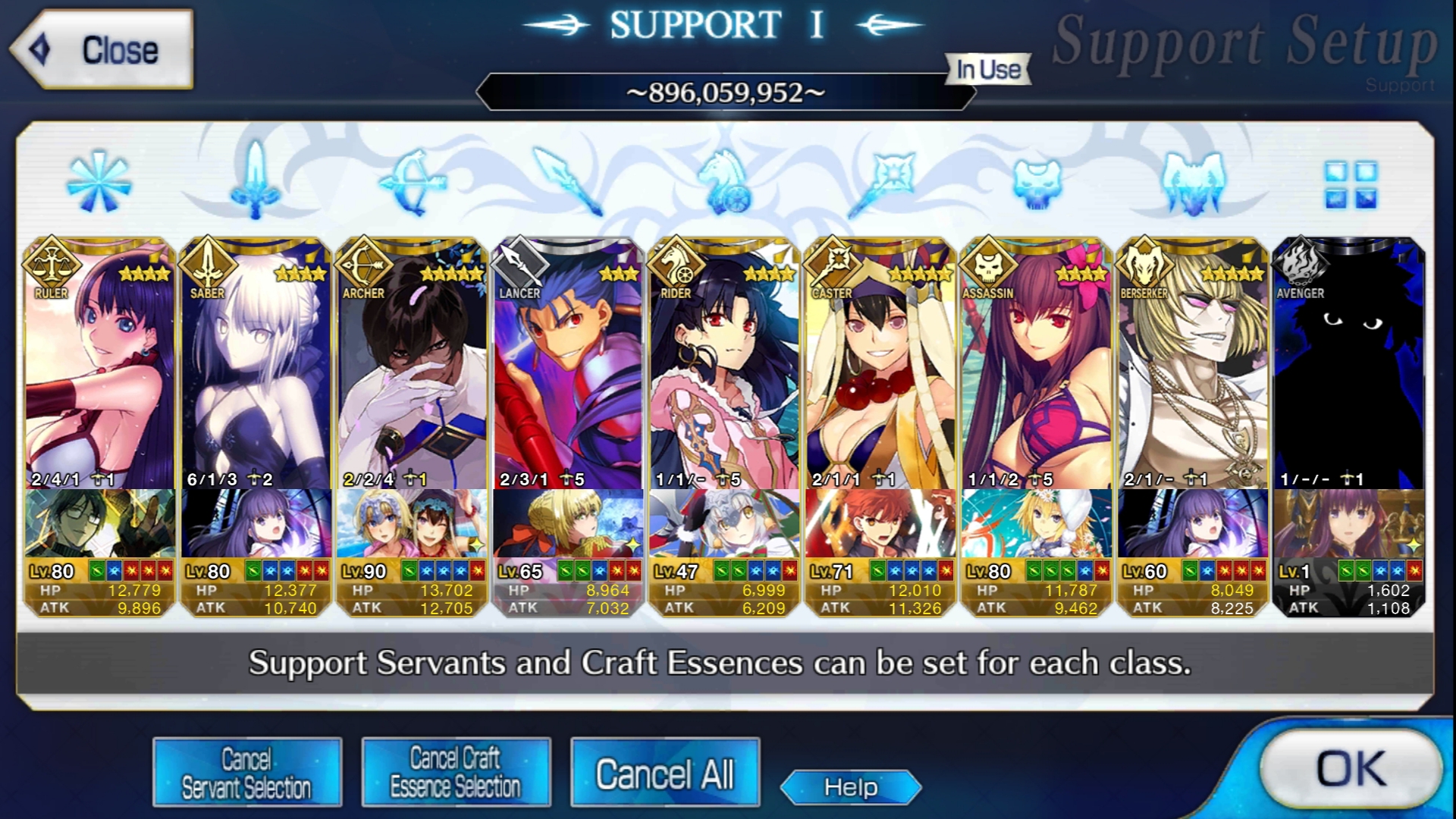The height and width of the screenshot is (819, 1456).
Task: Cancel Craft Essence Selection
Action: point(456,773)
